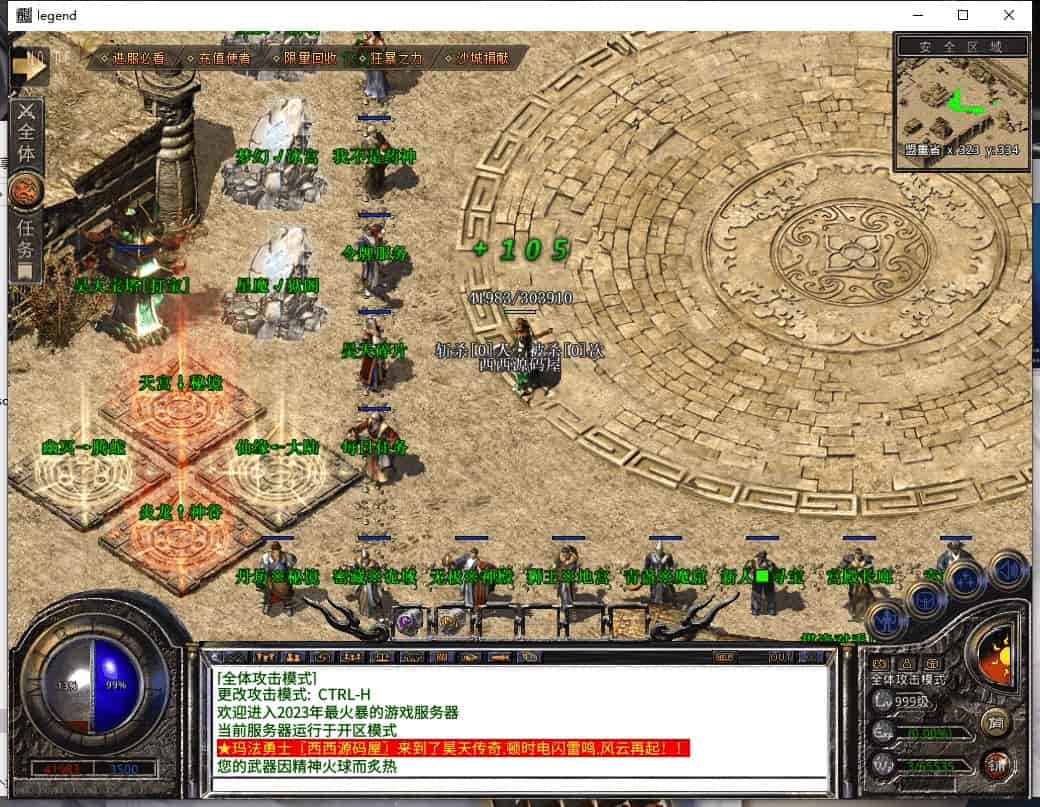Click the 铺 stall round button
Screen dimensions: 1040x807
click(994, 765)
